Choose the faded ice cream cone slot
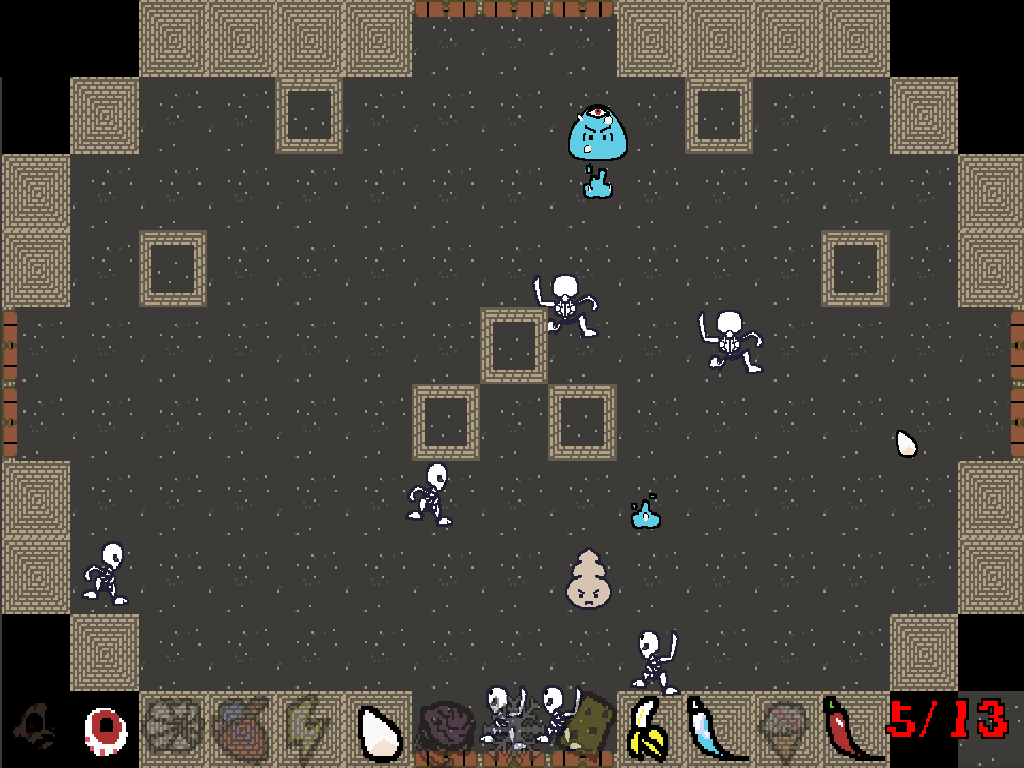Viewport: 1024px width, 768px height. pos(784,730)
